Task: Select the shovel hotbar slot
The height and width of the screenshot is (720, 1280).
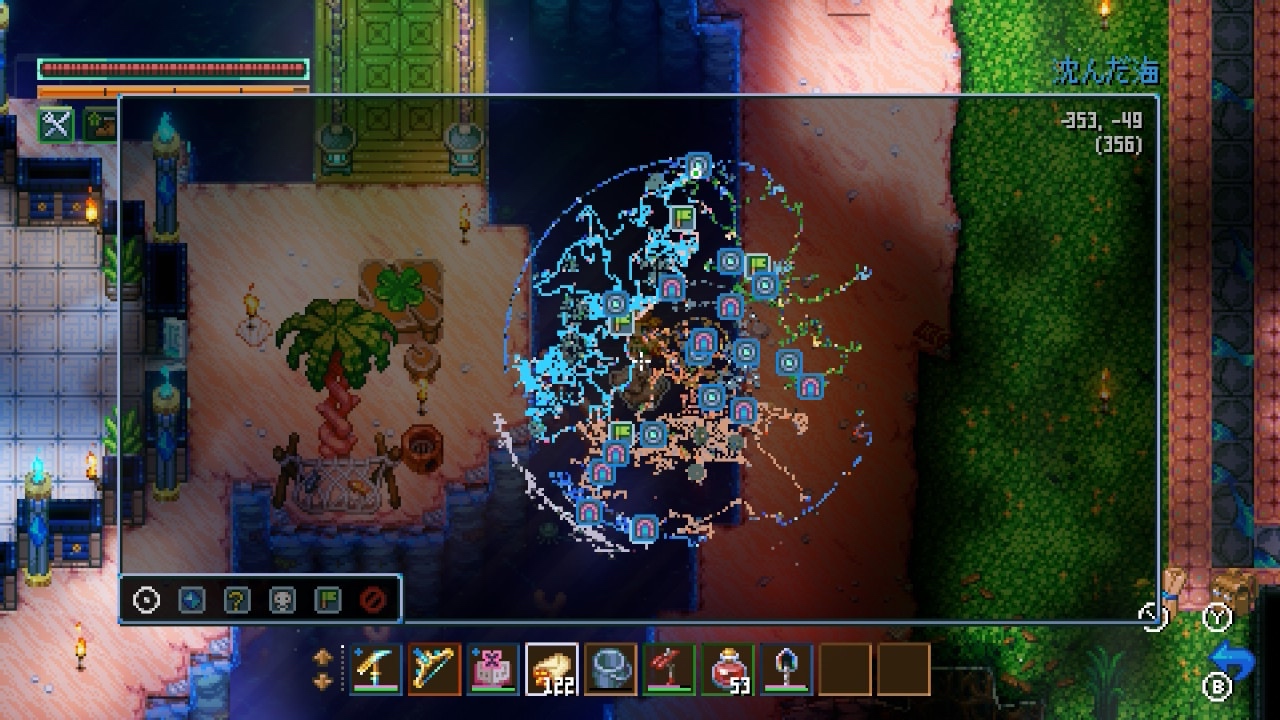Action: point(787,668)
